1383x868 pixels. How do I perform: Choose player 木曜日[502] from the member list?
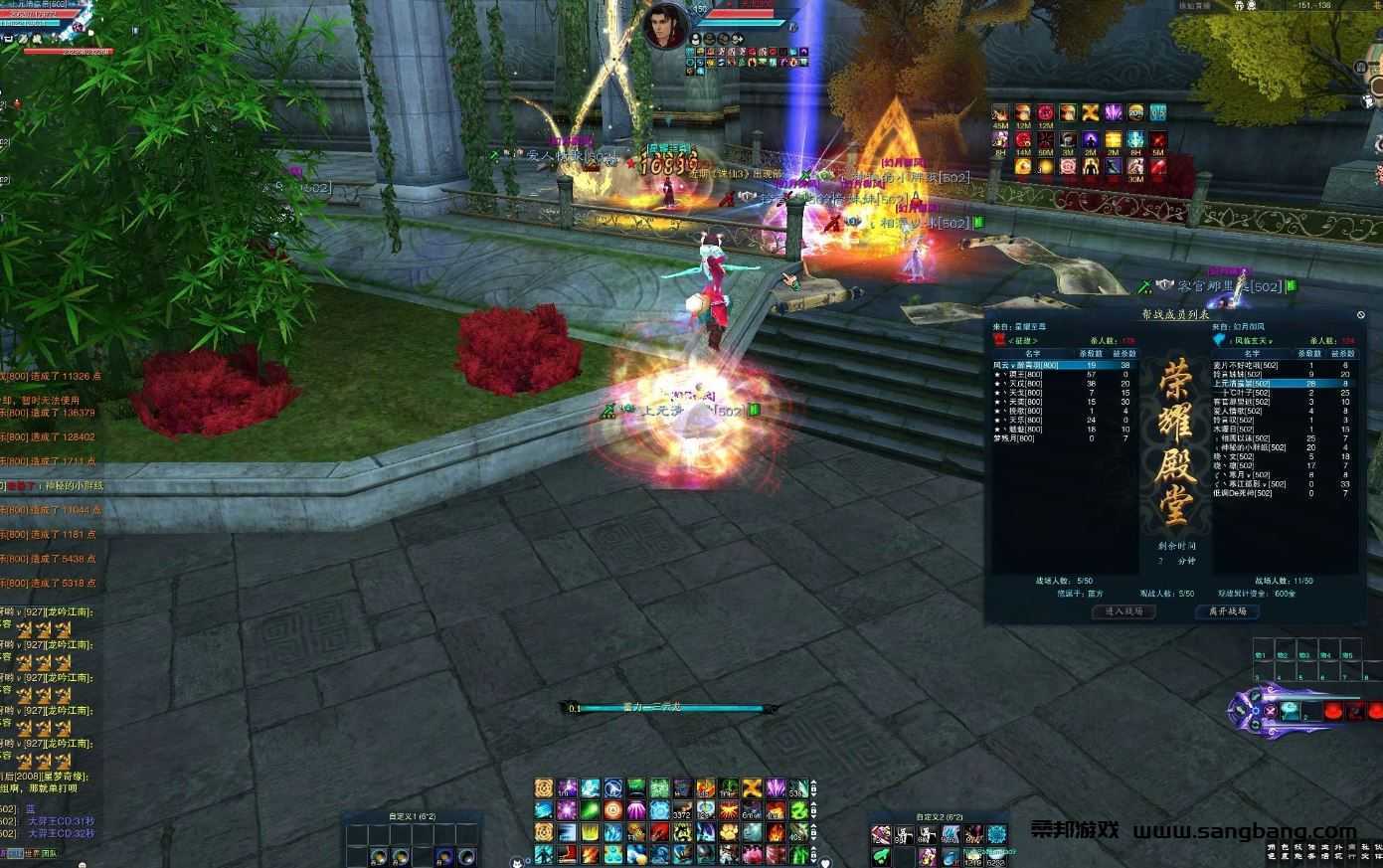[1235, 429]
